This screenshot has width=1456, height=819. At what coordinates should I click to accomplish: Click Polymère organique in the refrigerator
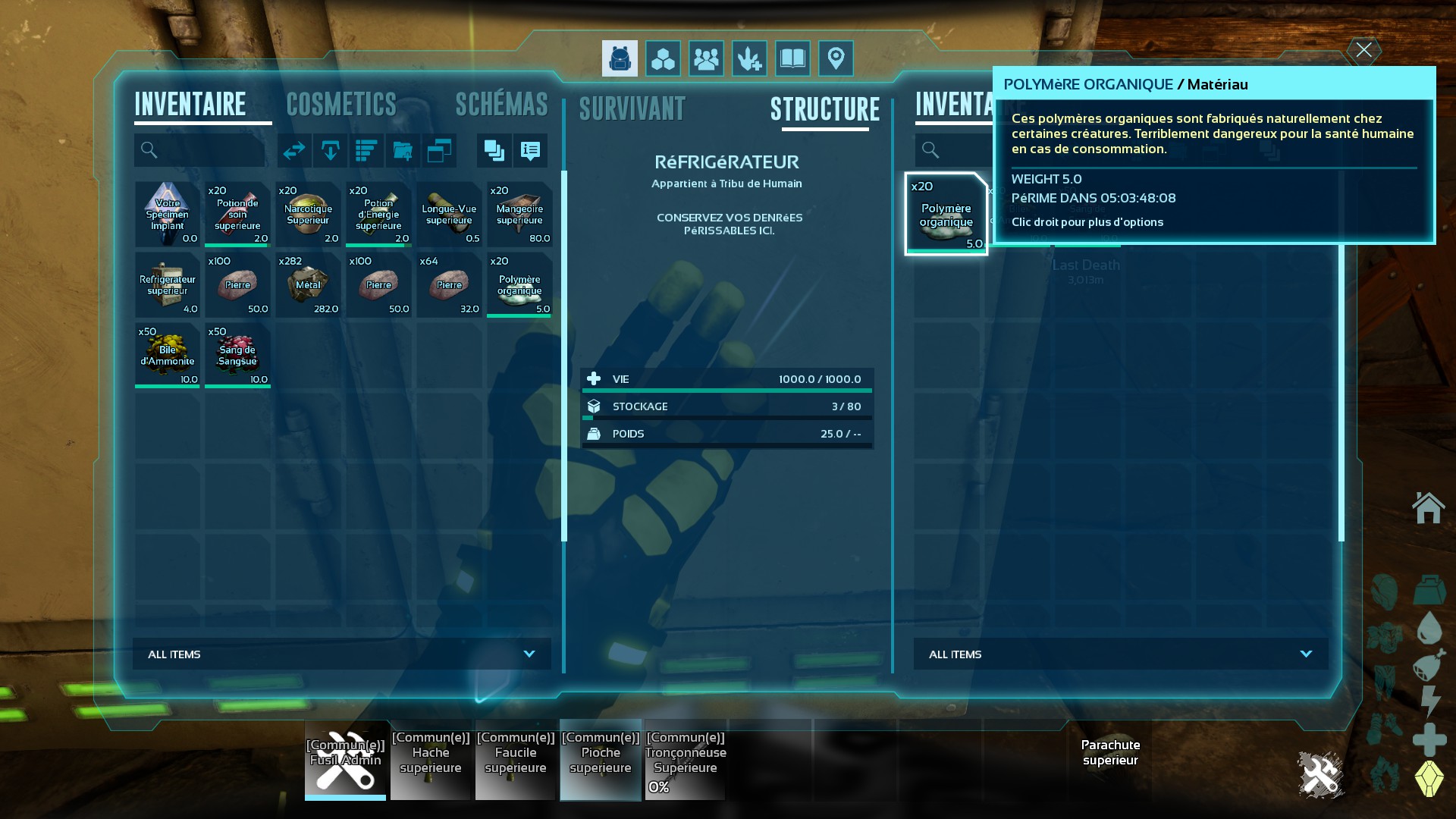[x=946, y=214]
